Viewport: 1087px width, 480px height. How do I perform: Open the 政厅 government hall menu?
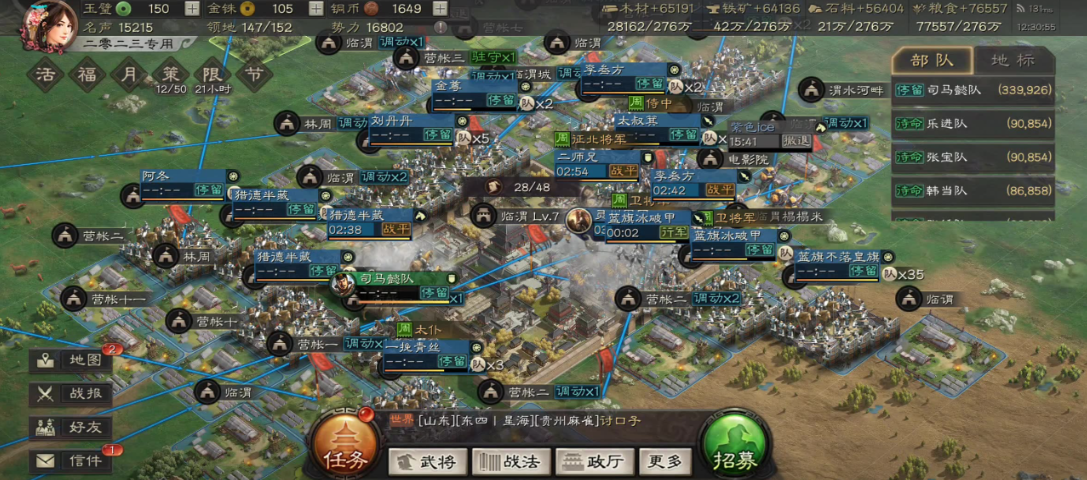click(x=595, y=461)
